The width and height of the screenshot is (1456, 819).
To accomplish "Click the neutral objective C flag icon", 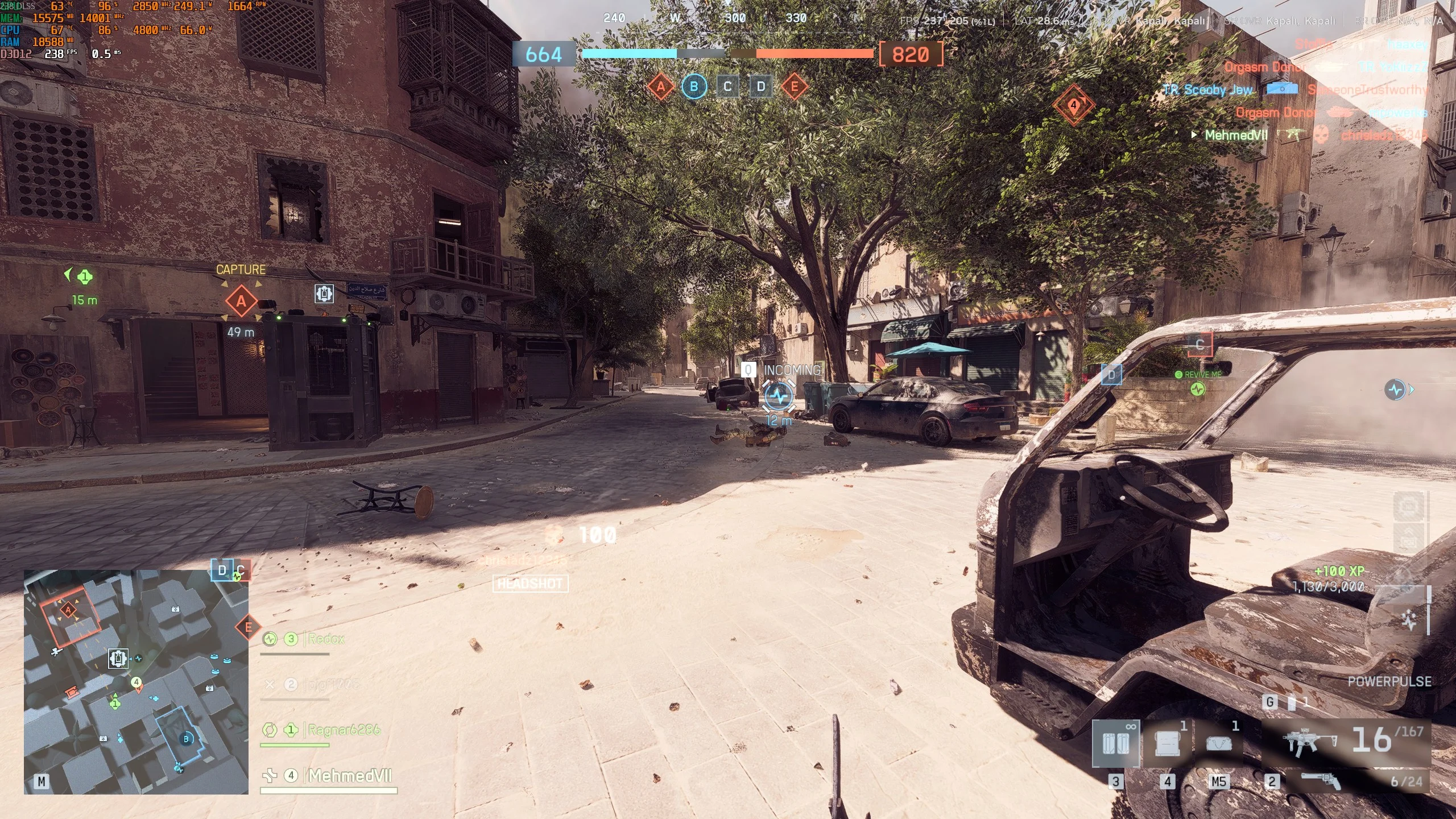I will (727, 86).
